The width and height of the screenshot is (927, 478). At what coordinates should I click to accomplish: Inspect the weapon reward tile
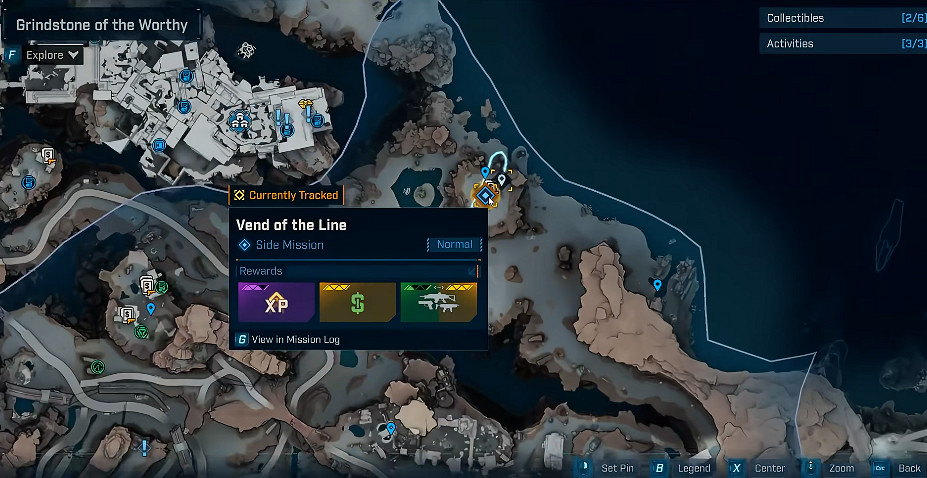pos(438,303)
